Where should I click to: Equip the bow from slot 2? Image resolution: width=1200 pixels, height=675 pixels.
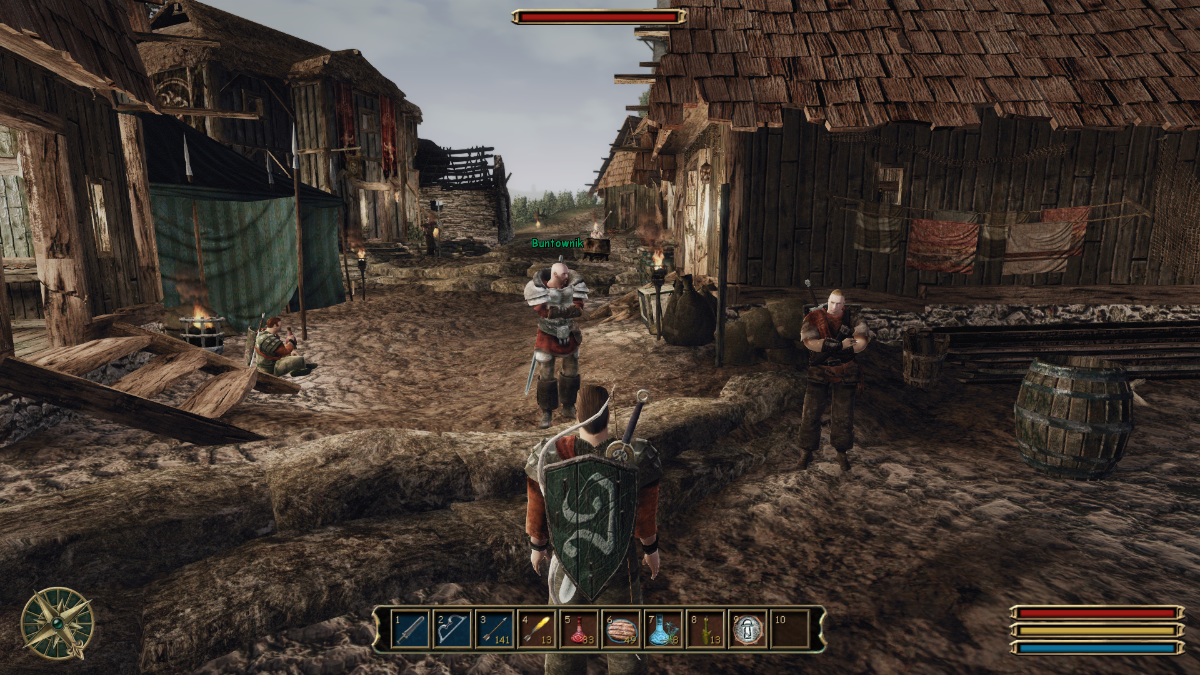[452, 629]
